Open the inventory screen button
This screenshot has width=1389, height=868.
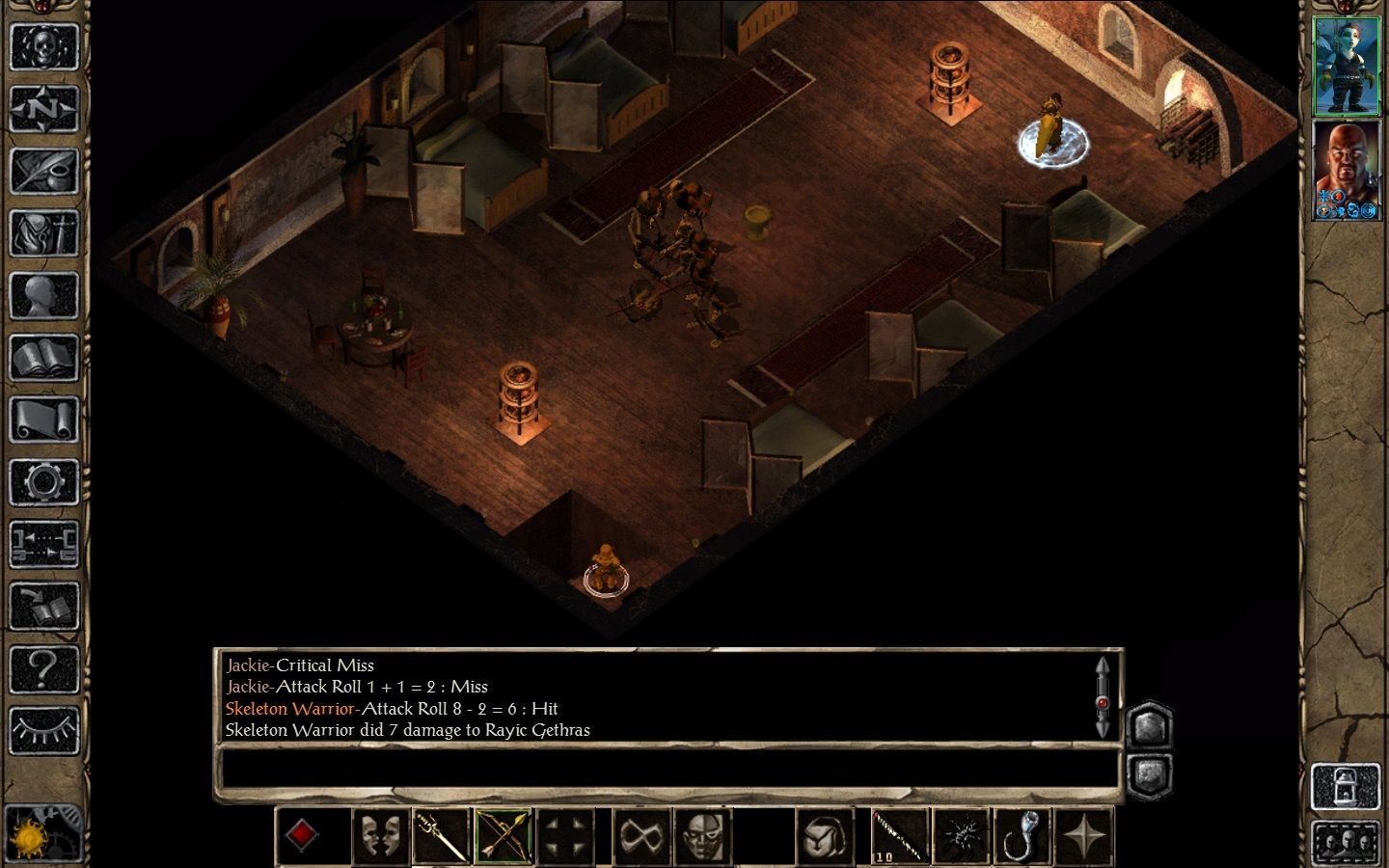pyautogui.click(x=43, y=234)
